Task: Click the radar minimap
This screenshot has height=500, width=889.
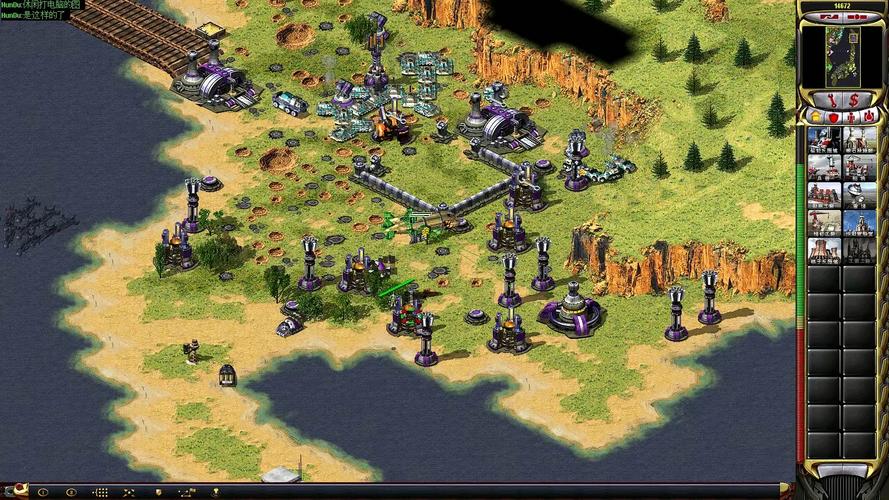Action: tap(841, 52)
